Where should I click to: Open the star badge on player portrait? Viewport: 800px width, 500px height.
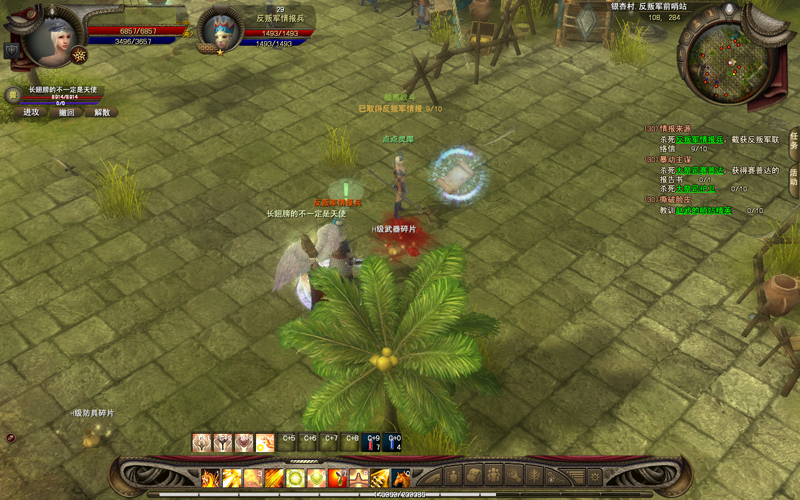click(77, 53)
